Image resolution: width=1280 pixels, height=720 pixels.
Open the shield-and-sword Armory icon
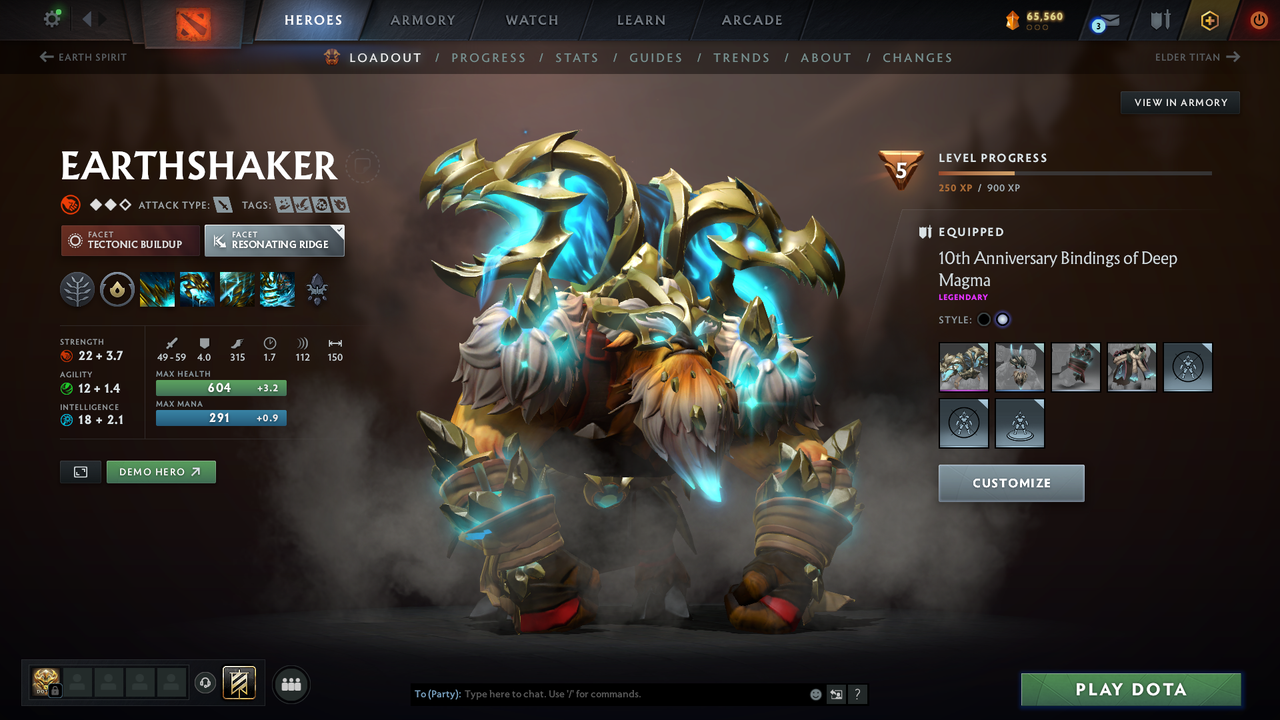coord(1163,19)
